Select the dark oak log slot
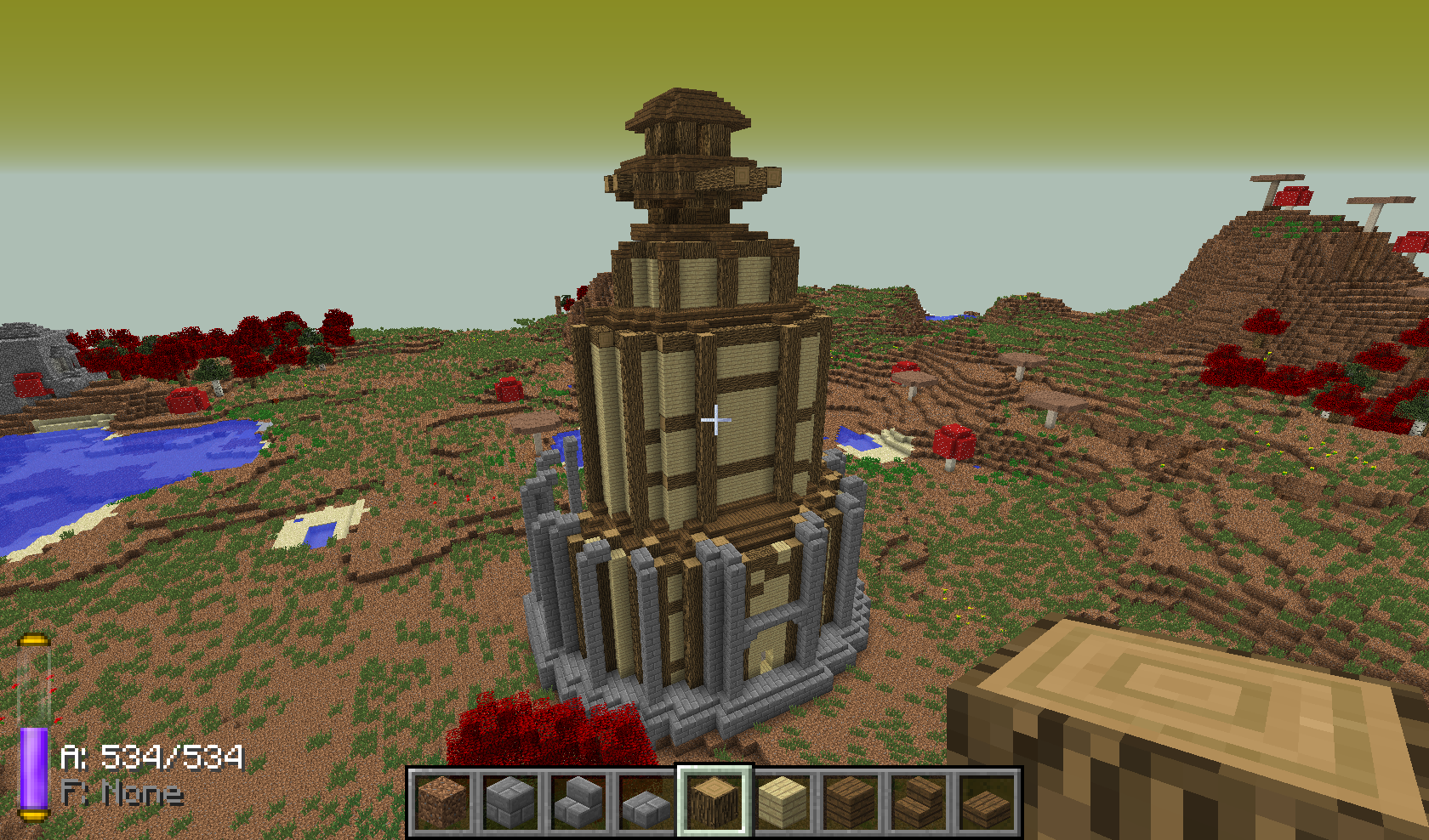Screen dimensions: 1429x840 pos(714,802)
